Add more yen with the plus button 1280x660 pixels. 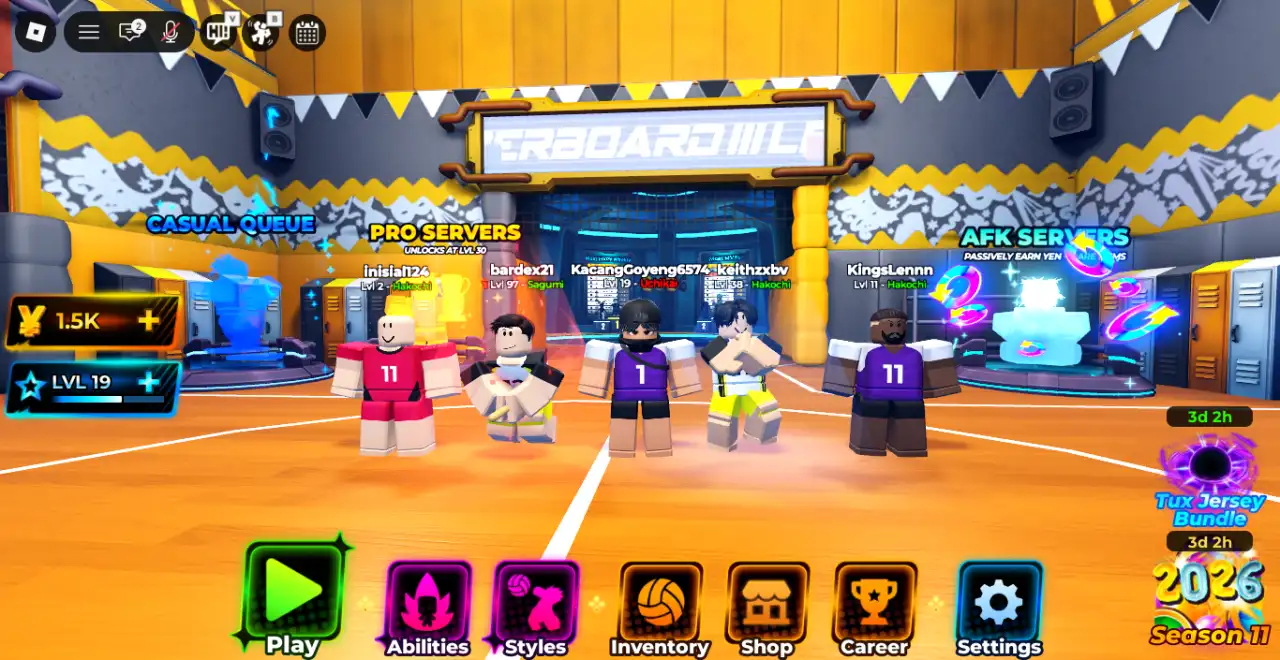pos(149,321)
